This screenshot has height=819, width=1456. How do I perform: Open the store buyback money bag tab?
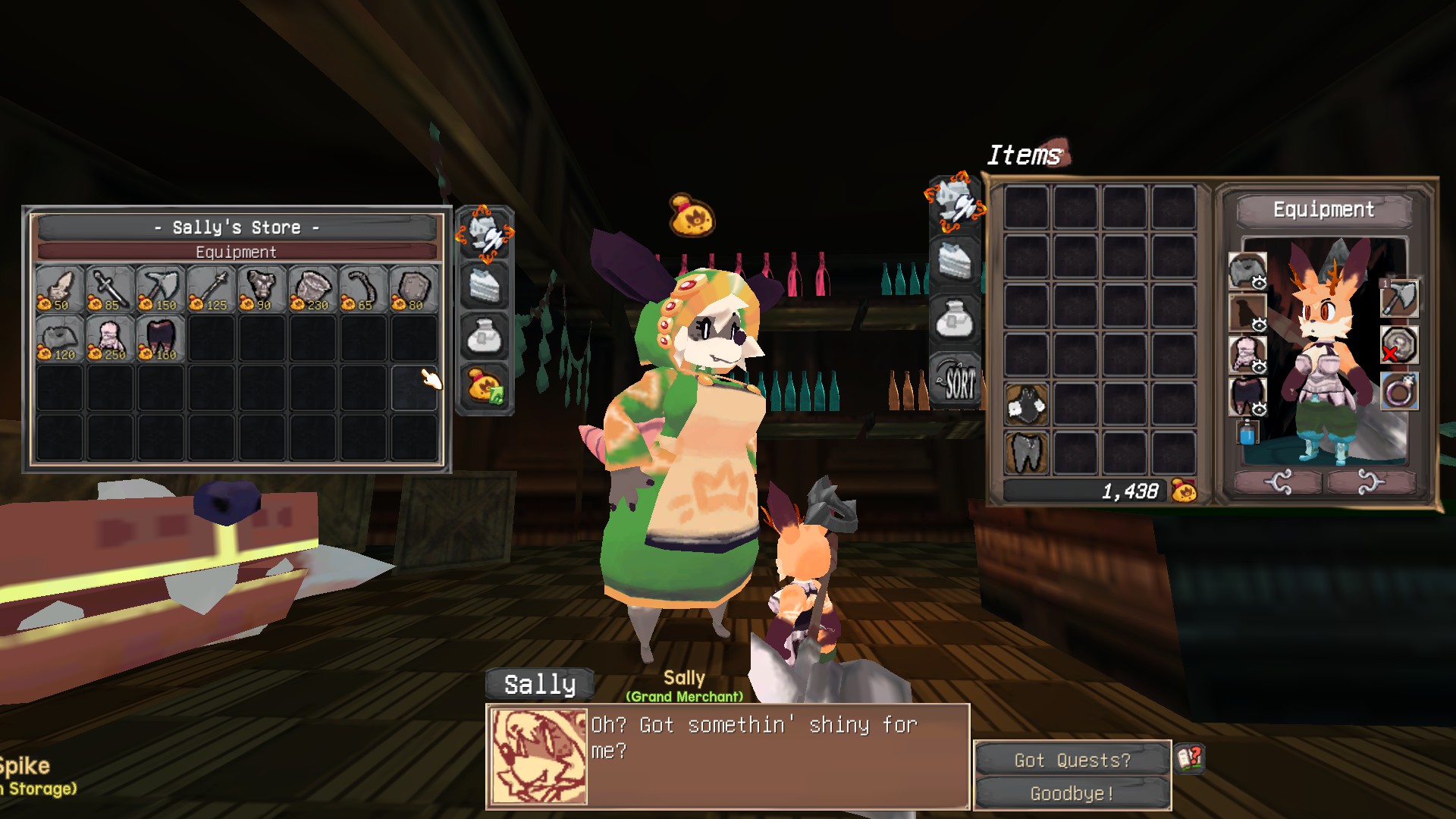pos(485,386)
